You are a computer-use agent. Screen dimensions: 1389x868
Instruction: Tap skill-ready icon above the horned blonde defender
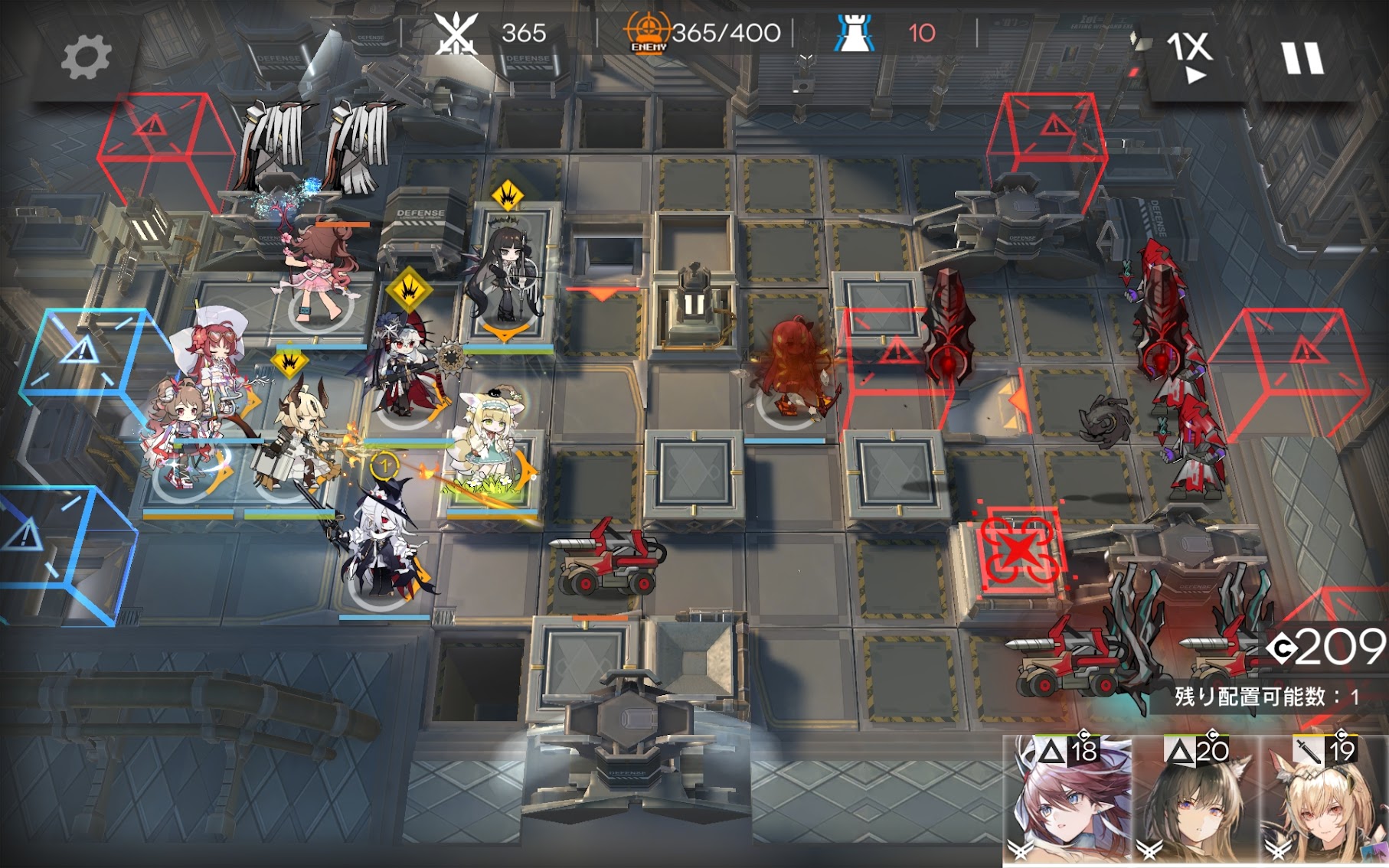[289, 361]
